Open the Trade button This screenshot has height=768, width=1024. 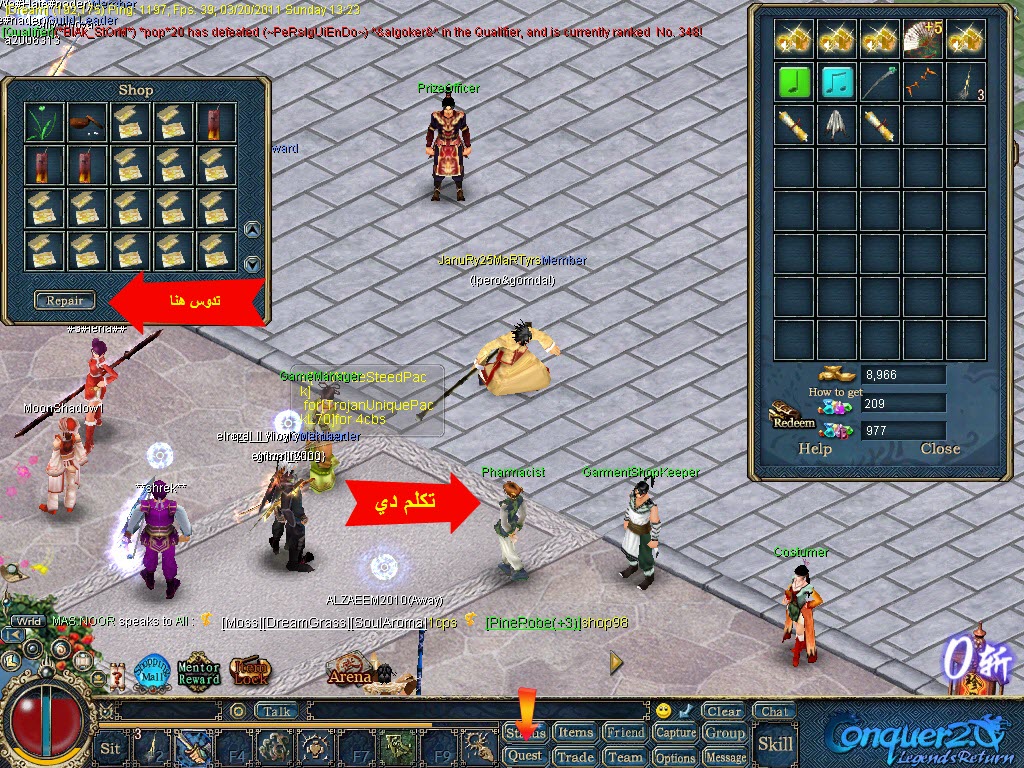pyautogui.click(x=575, y=757)
